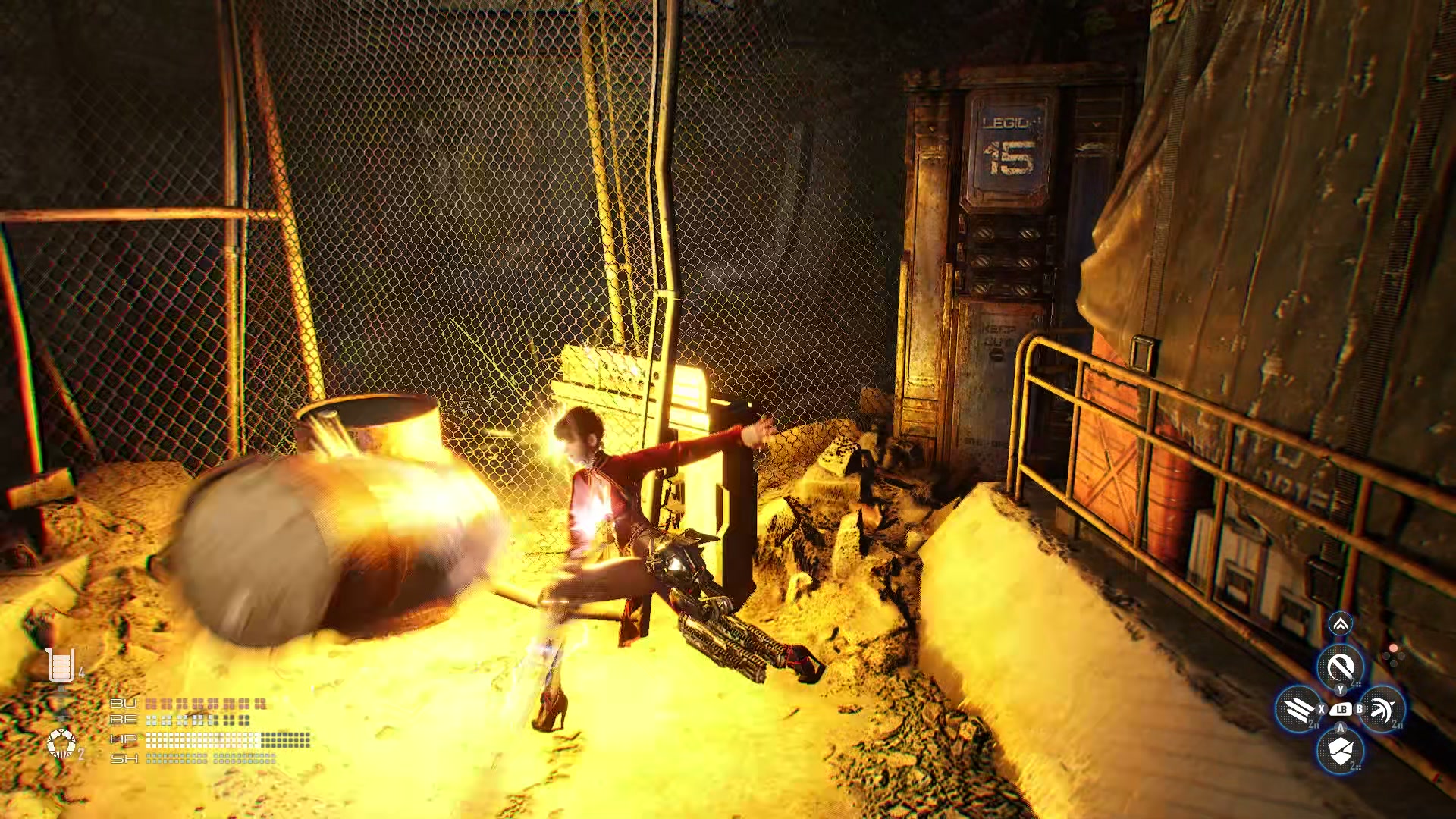Click the ring-shaped item icon showing count 2
The image size is (1456, 819).
pos(62,742)
